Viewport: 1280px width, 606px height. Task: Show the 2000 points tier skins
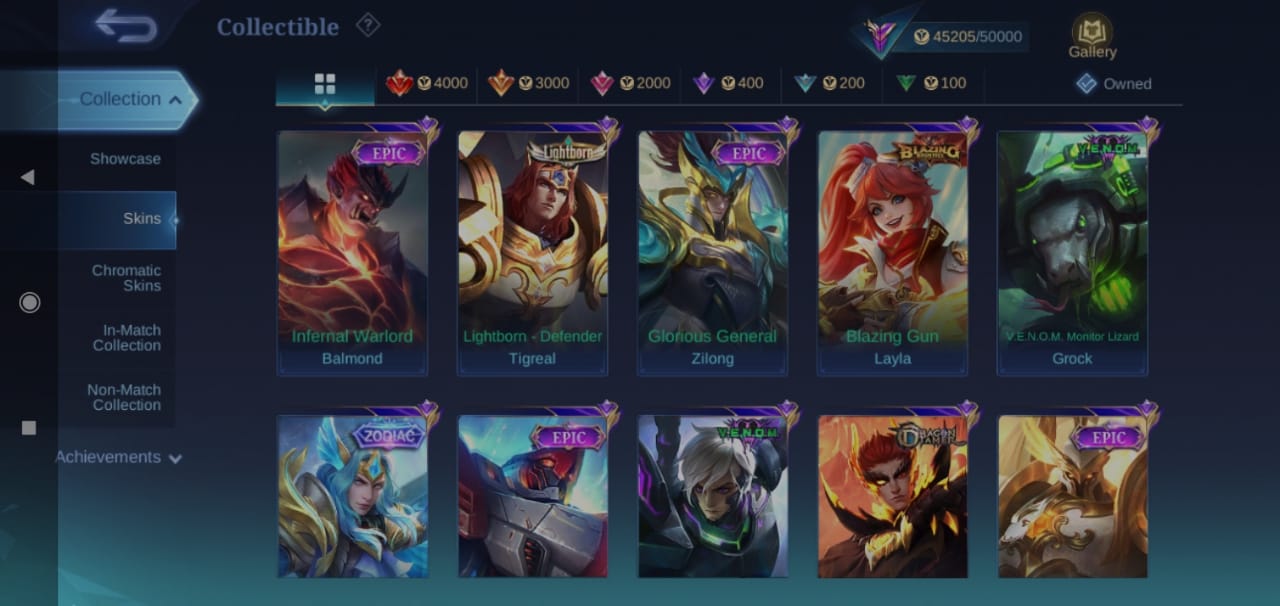click(x=631, y=84)
